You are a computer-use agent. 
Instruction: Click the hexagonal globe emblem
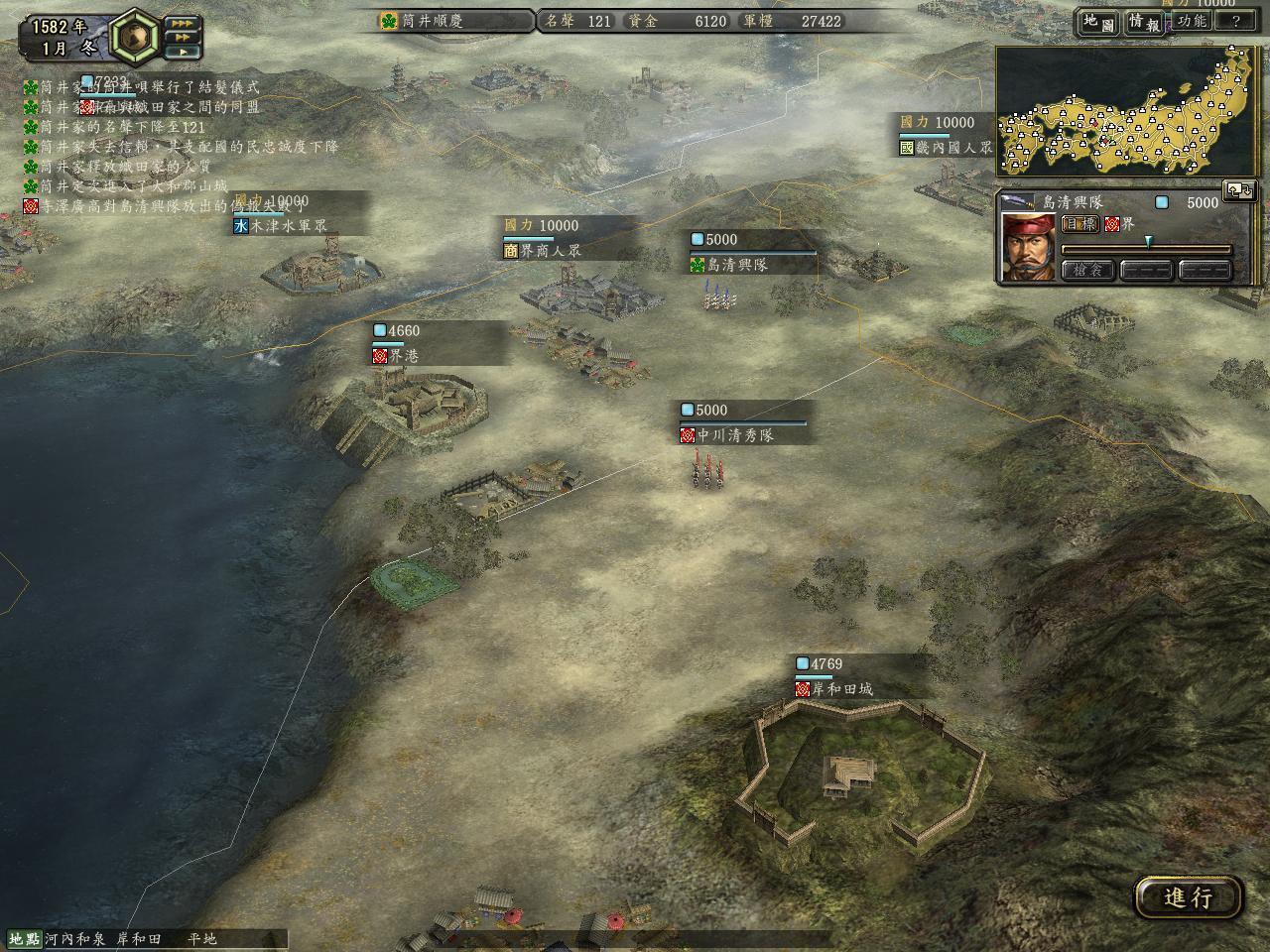pyautogui.click(x=136, y=38)
